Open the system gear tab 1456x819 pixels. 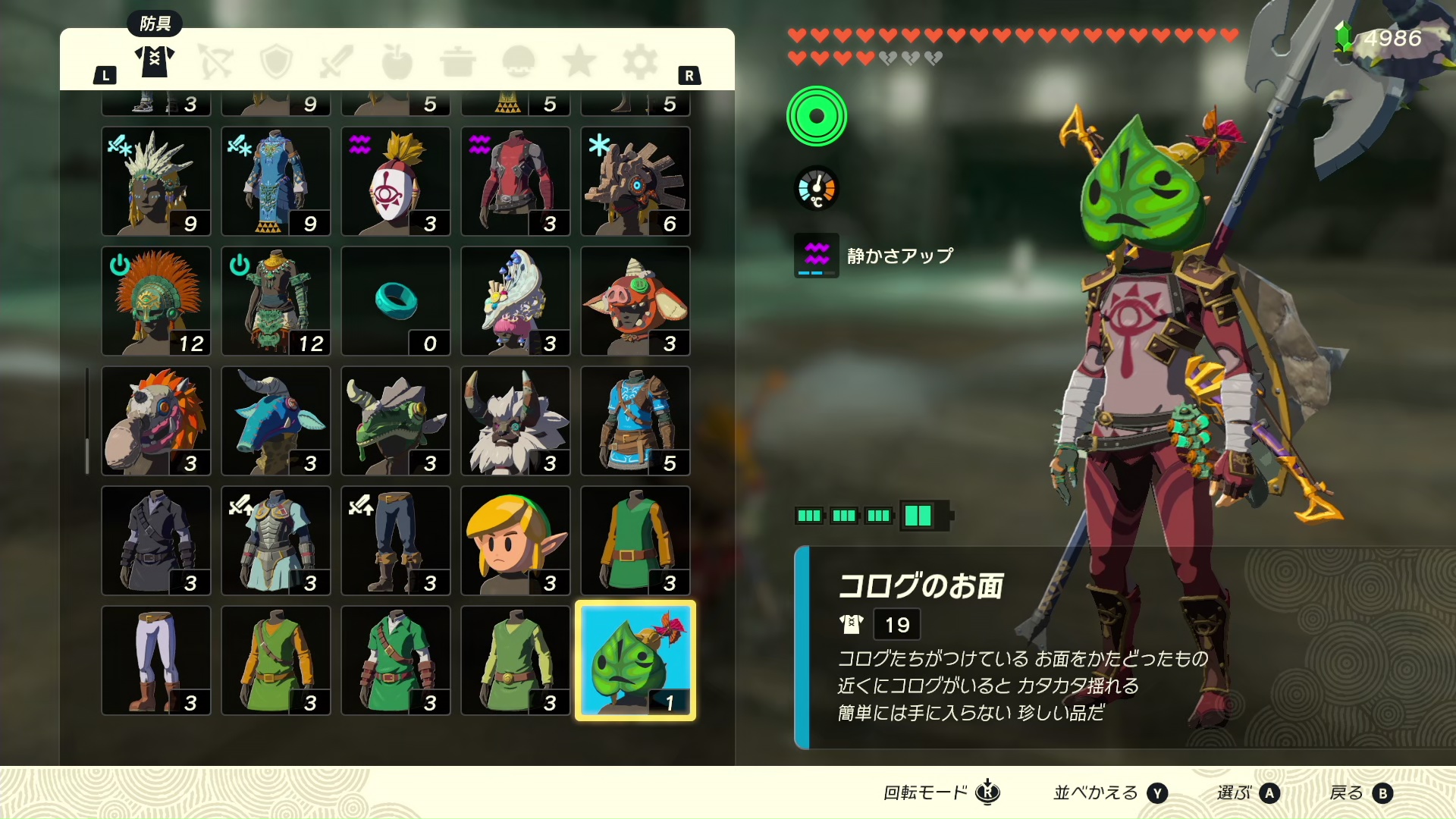pos(640,61)
